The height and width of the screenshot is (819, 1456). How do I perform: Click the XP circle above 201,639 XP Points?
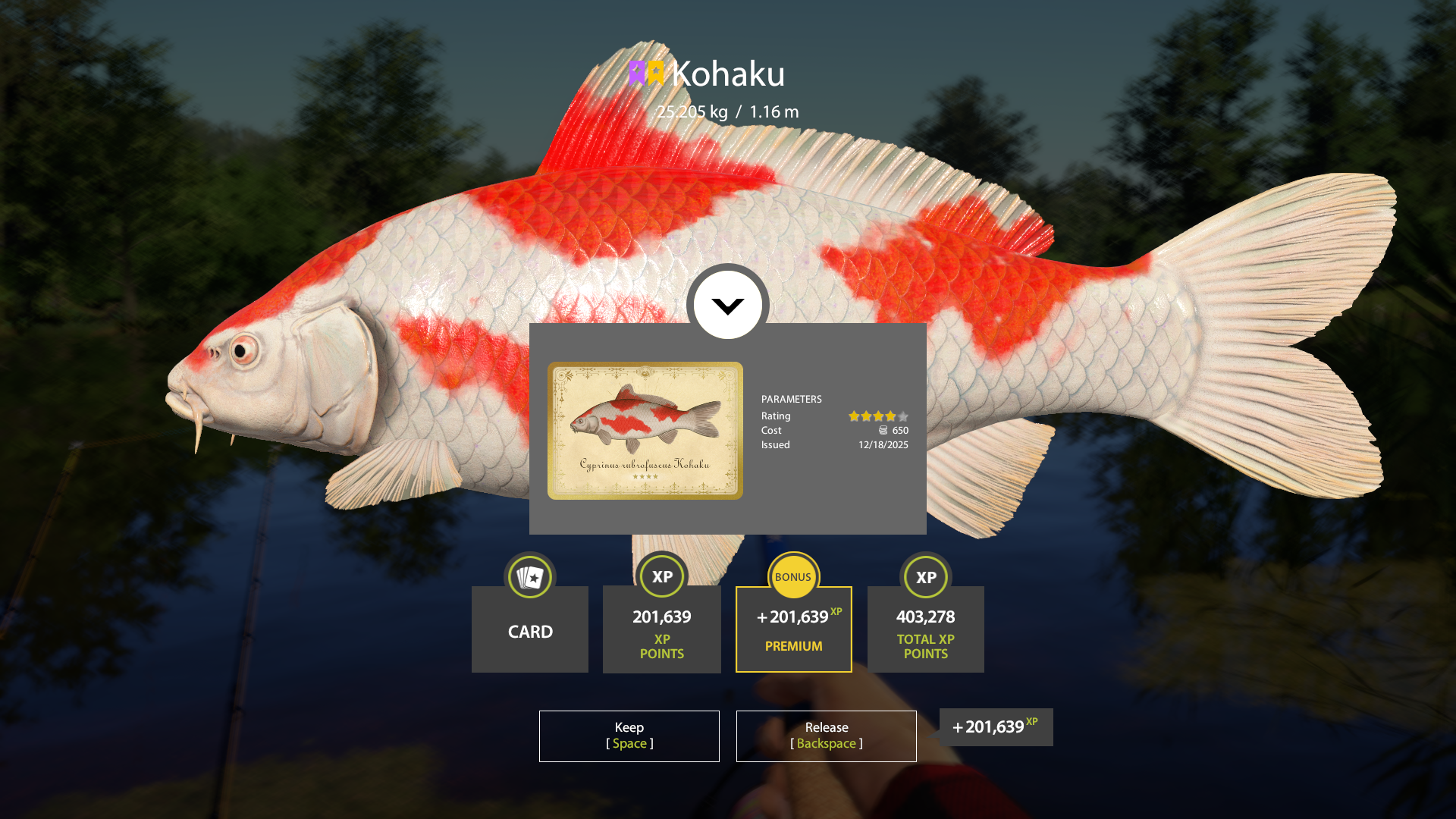point(661,576)
